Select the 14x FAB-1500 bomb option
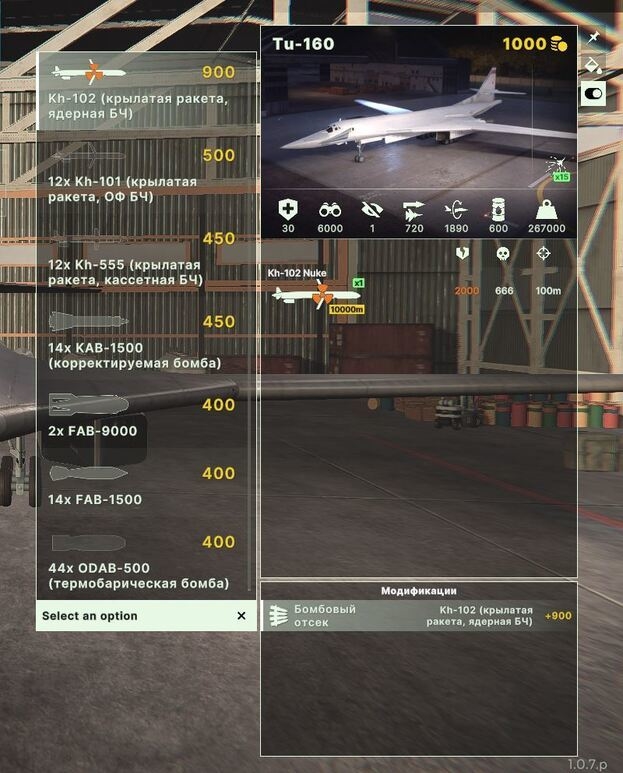The width and height of the screenshot is (623, 773). point(146,485)
